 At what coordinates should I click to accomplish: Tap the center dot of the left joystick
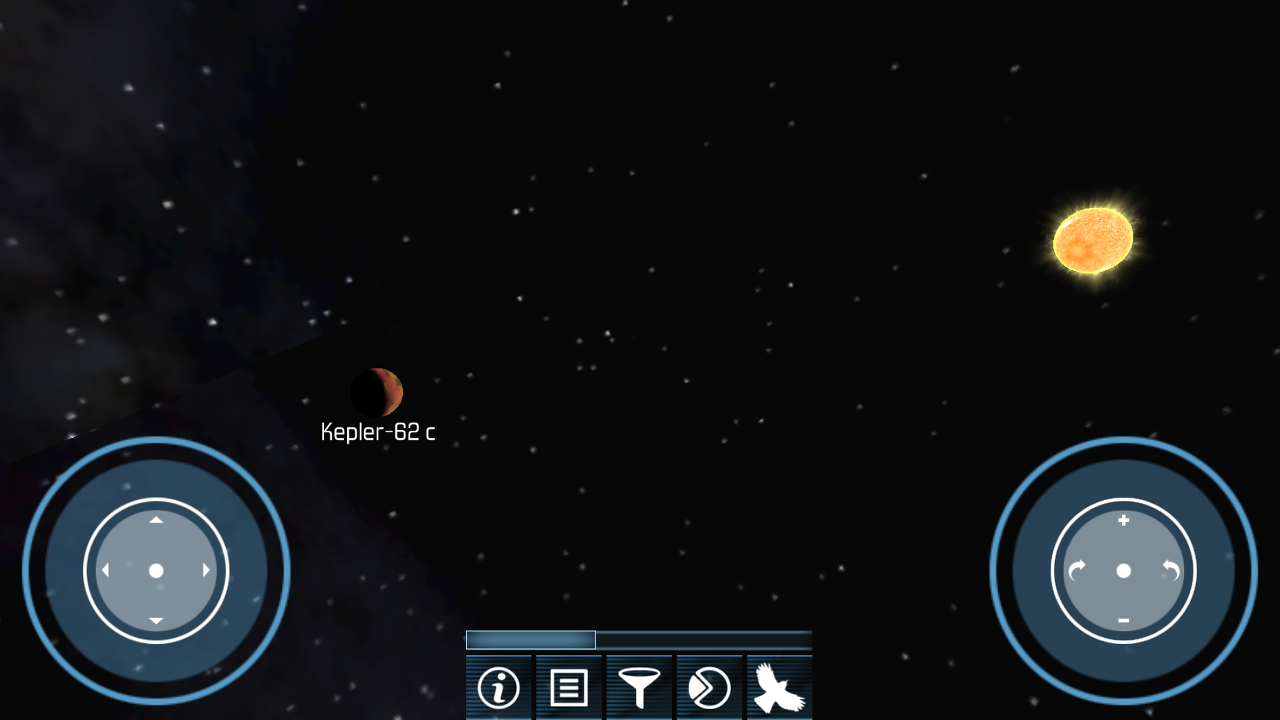[156, 570]
